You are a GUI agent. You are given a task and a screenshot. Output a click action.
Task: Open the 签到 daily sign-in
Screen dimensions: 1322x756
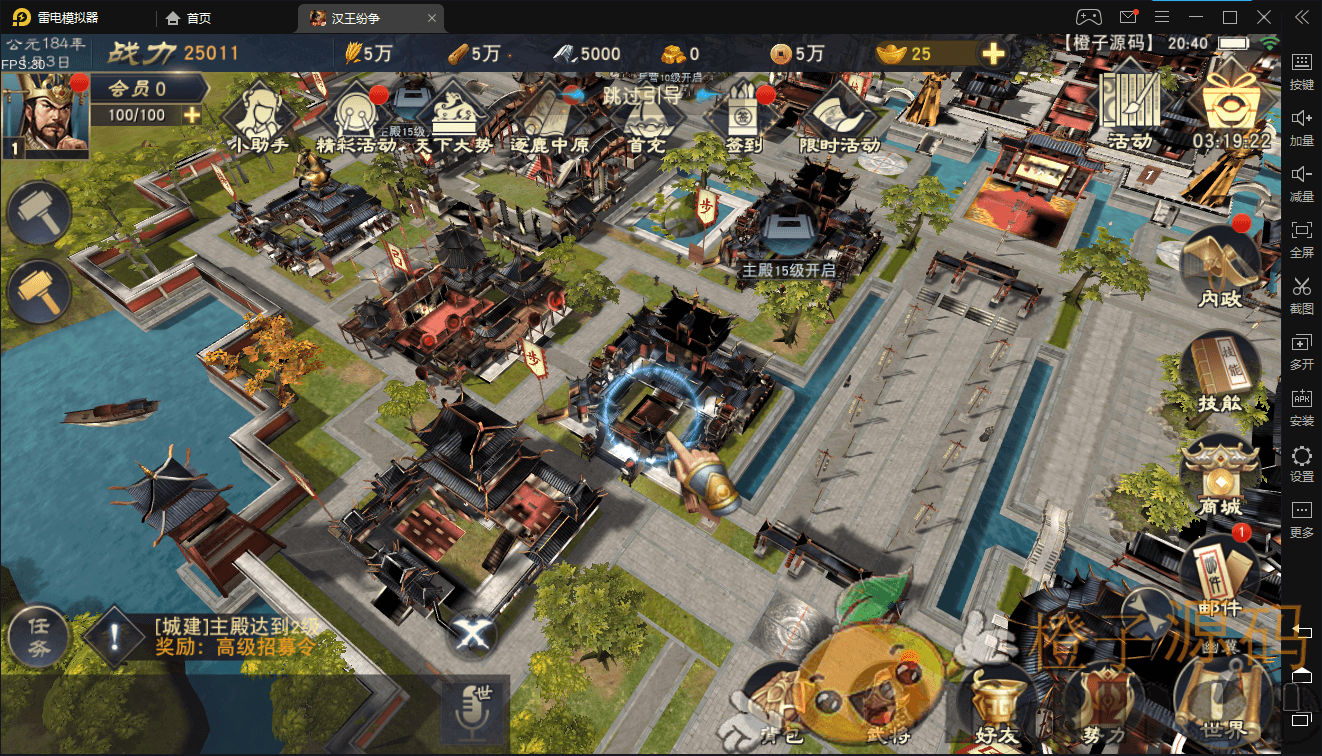tap(741, 116)
